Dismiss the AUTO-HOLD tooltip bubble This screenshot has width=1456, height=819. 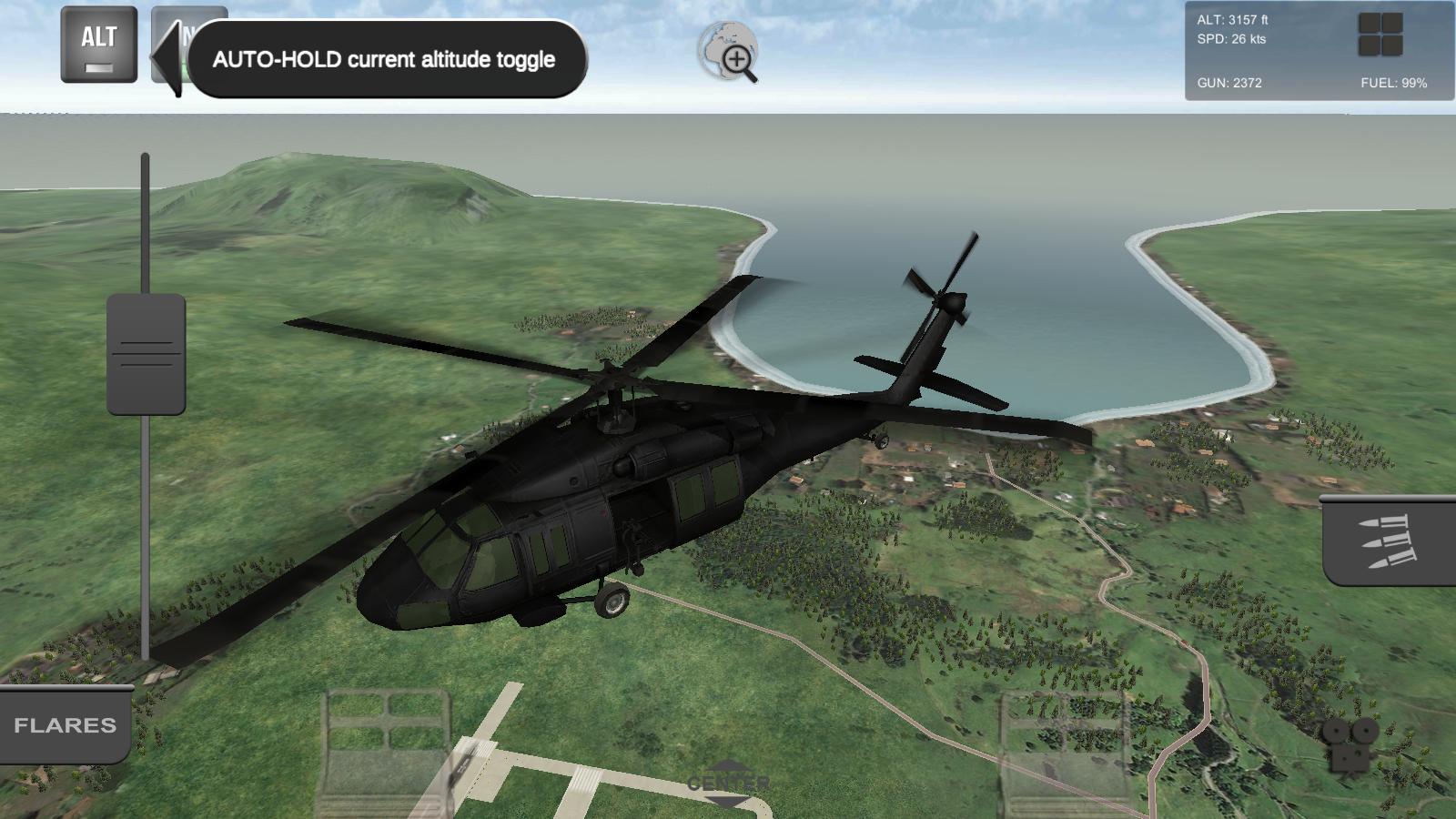click(383, 58)
